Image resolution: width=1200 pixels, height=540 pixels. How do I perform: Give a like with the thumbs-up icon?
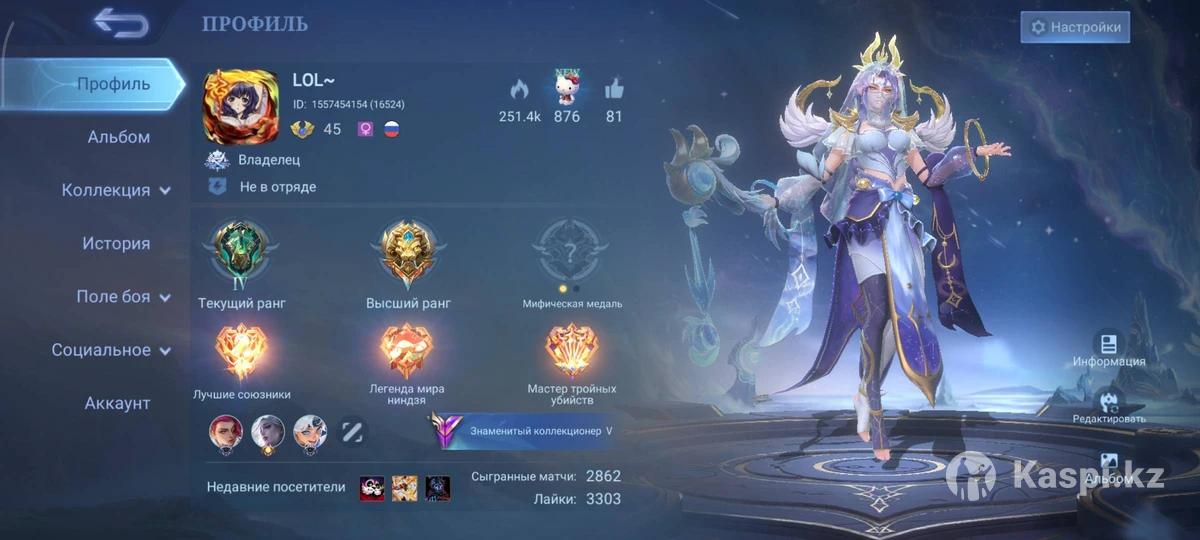click(x=614, y=88)
